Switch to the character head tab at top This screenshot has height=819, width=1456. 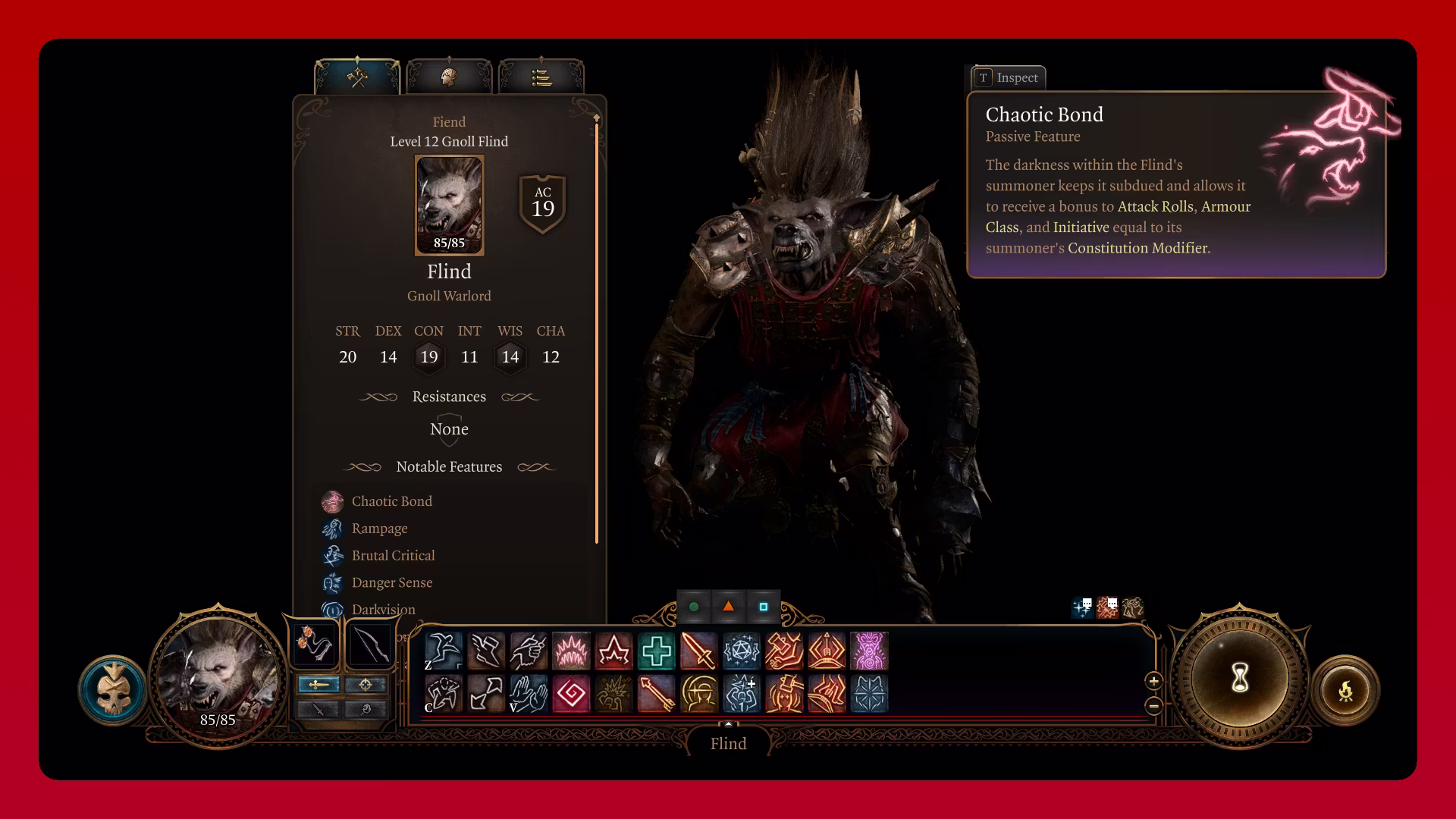pos(450,75)
